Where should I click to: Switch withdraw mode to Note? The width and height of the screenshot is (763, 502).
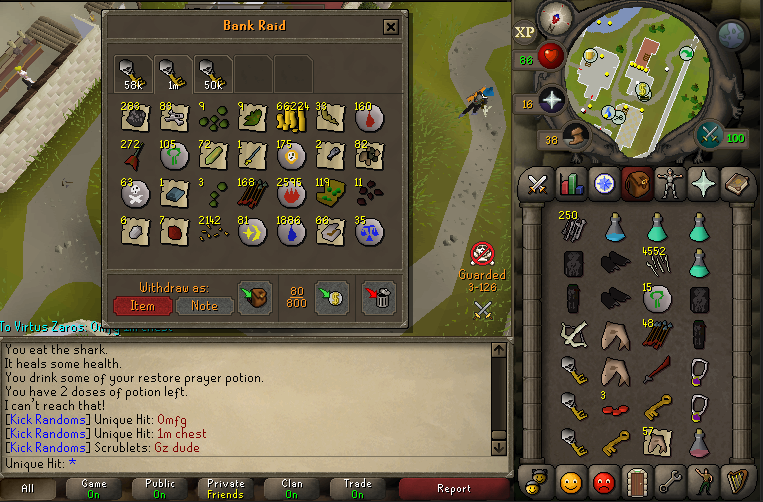pyautogui.click(x=204, y=305)
